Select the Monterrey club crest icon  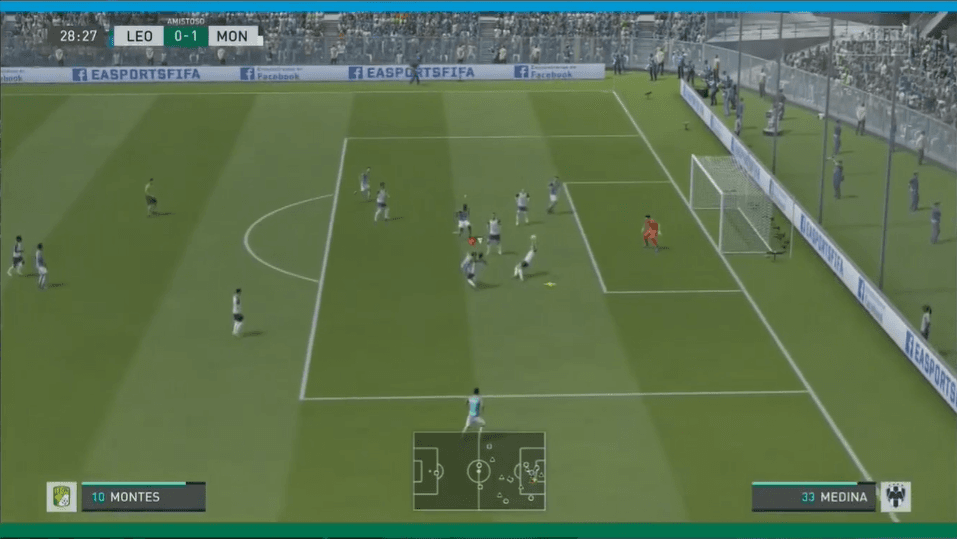click(x=895, y=497)
